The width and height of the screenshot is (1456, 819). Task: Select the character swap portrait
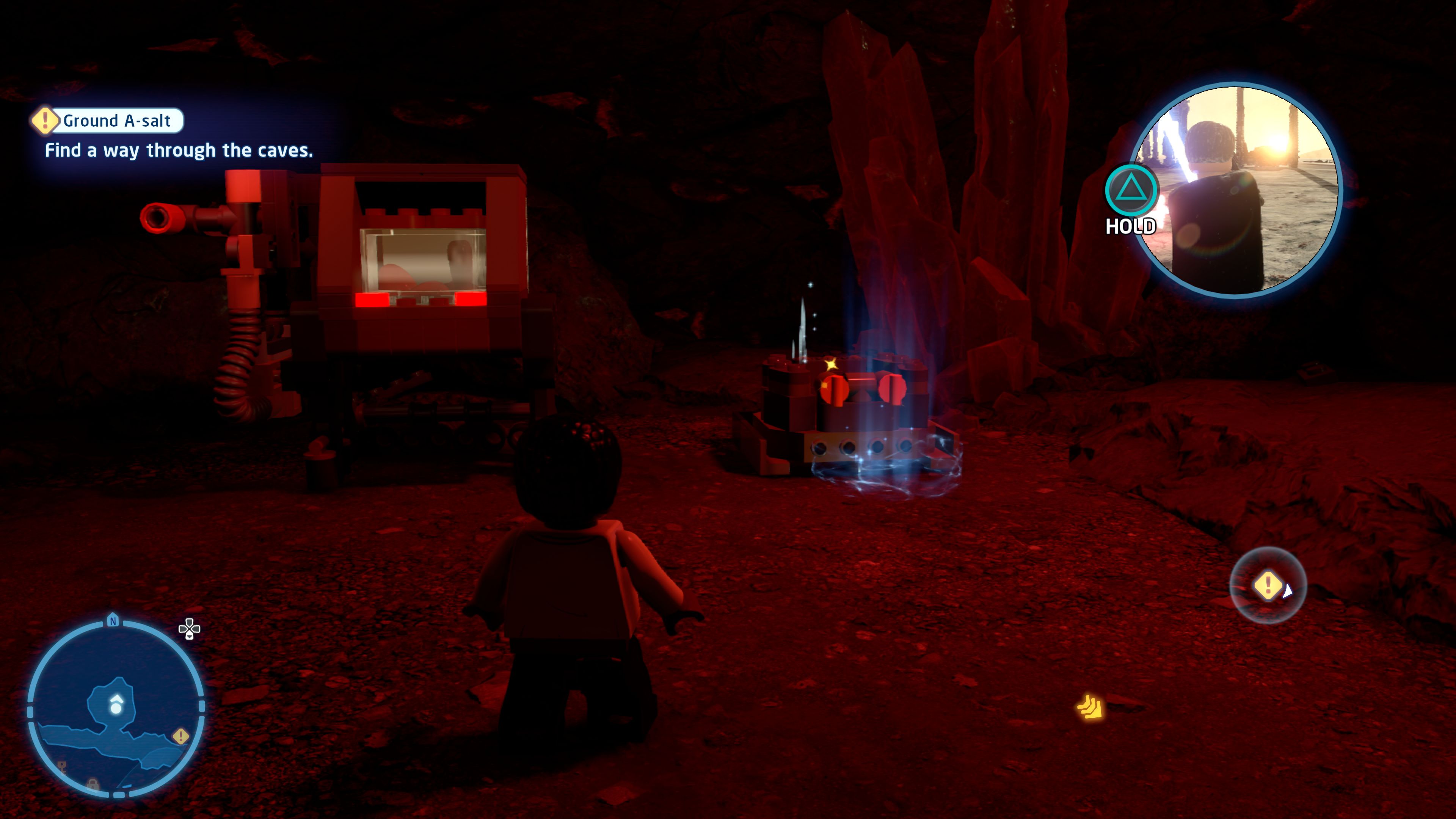pyautogui.click(x=1236, y=189)
